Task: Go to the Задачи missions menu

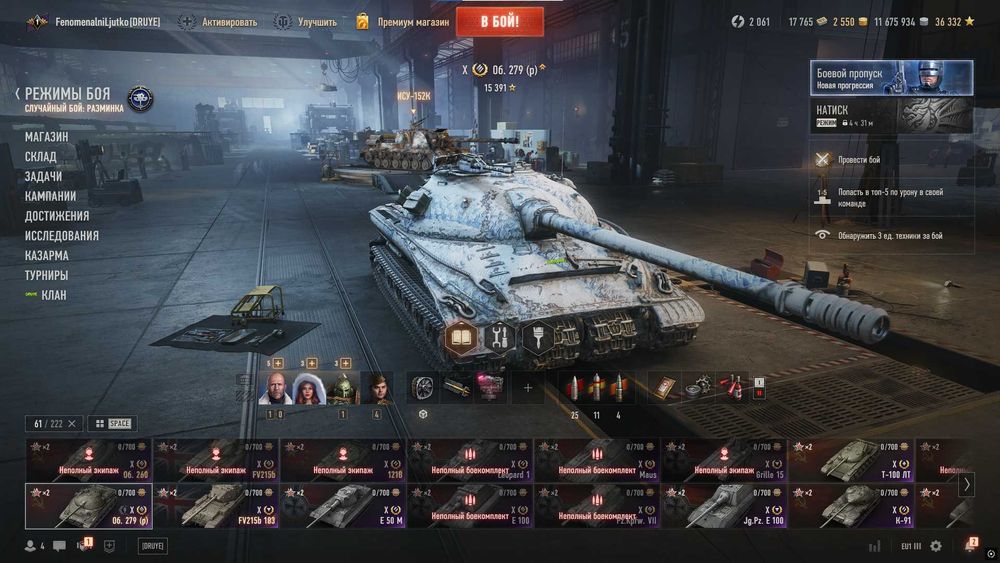Action: [x=43, y=176]
